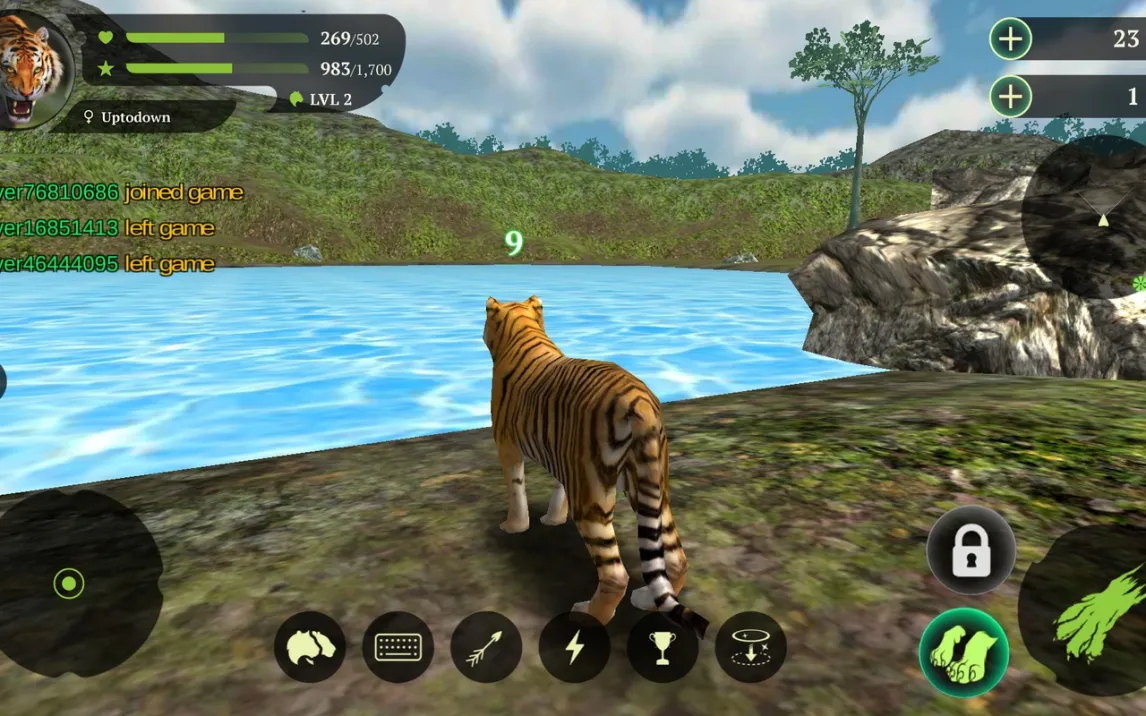Tap the green paw prints button
The image size is (1146, 716).
tap(963, 652)
